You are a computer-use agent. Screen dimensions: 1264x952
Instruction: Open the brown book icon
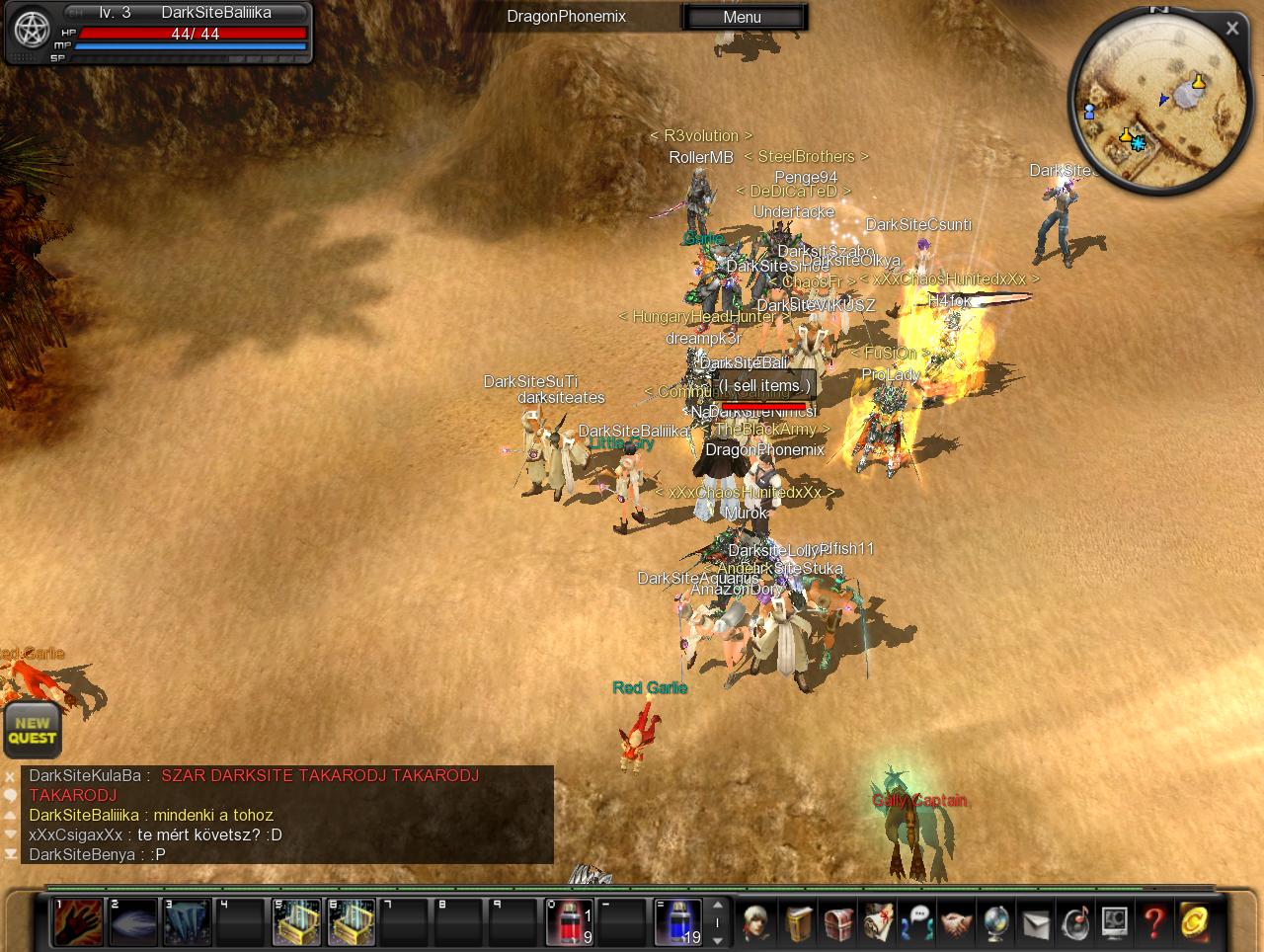point(798,923)
